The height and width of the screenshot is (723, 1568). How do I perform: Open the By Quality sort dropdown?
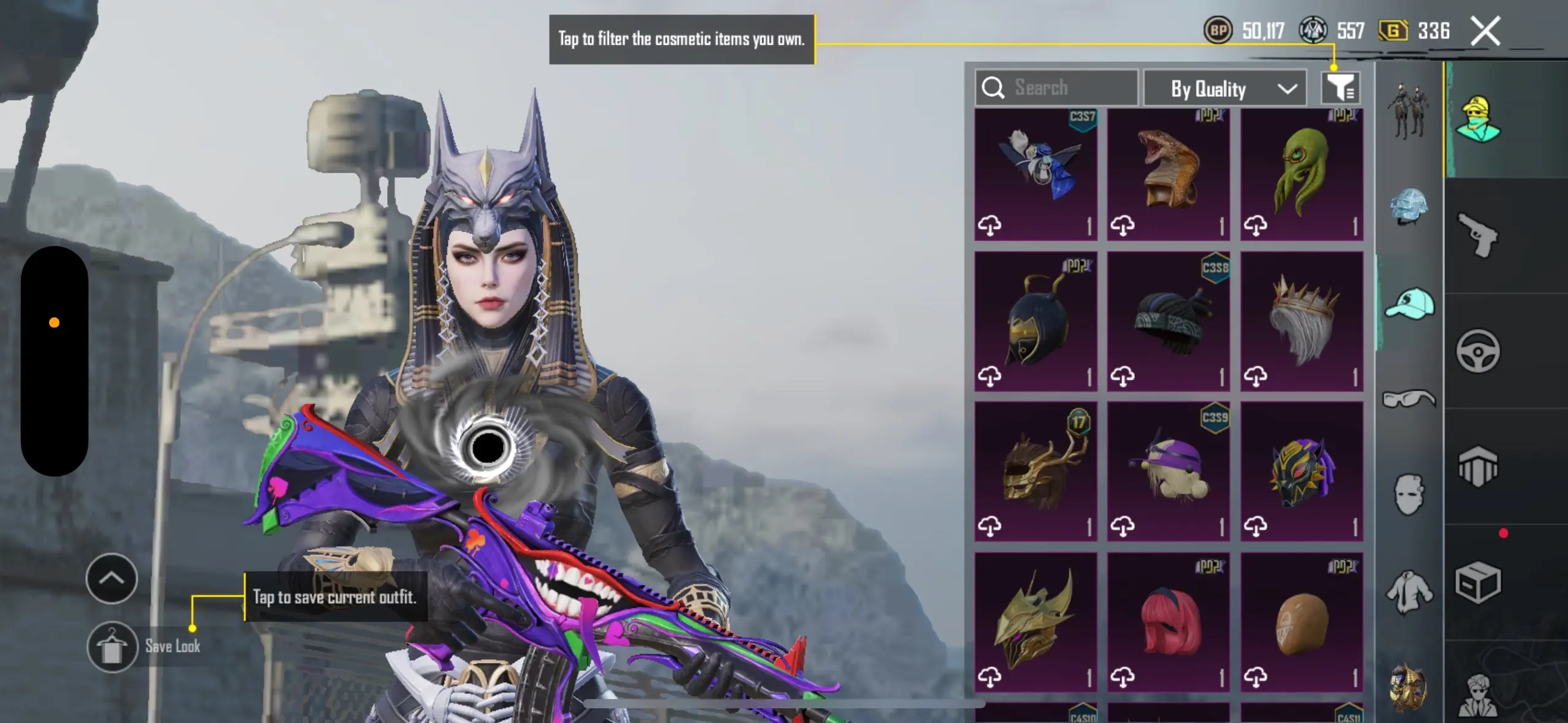point(1224,89)
